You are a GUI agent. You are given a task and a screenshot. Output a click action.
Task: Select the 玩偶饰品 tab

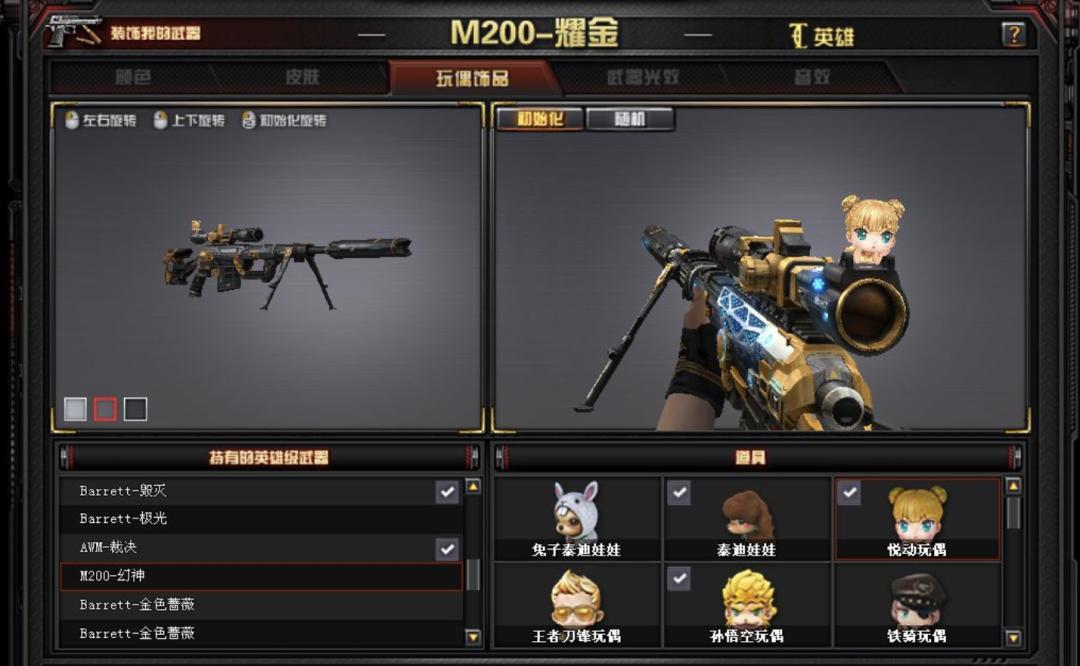click(x=471, y=78)
